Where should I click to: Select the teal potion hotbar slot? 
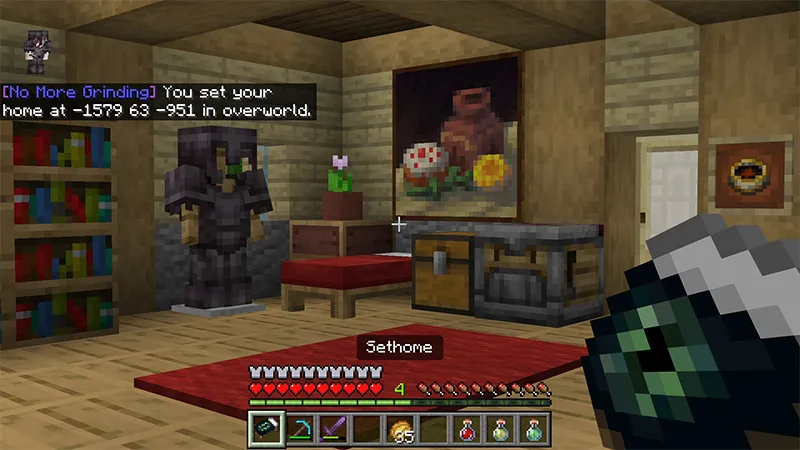(534, 429)
